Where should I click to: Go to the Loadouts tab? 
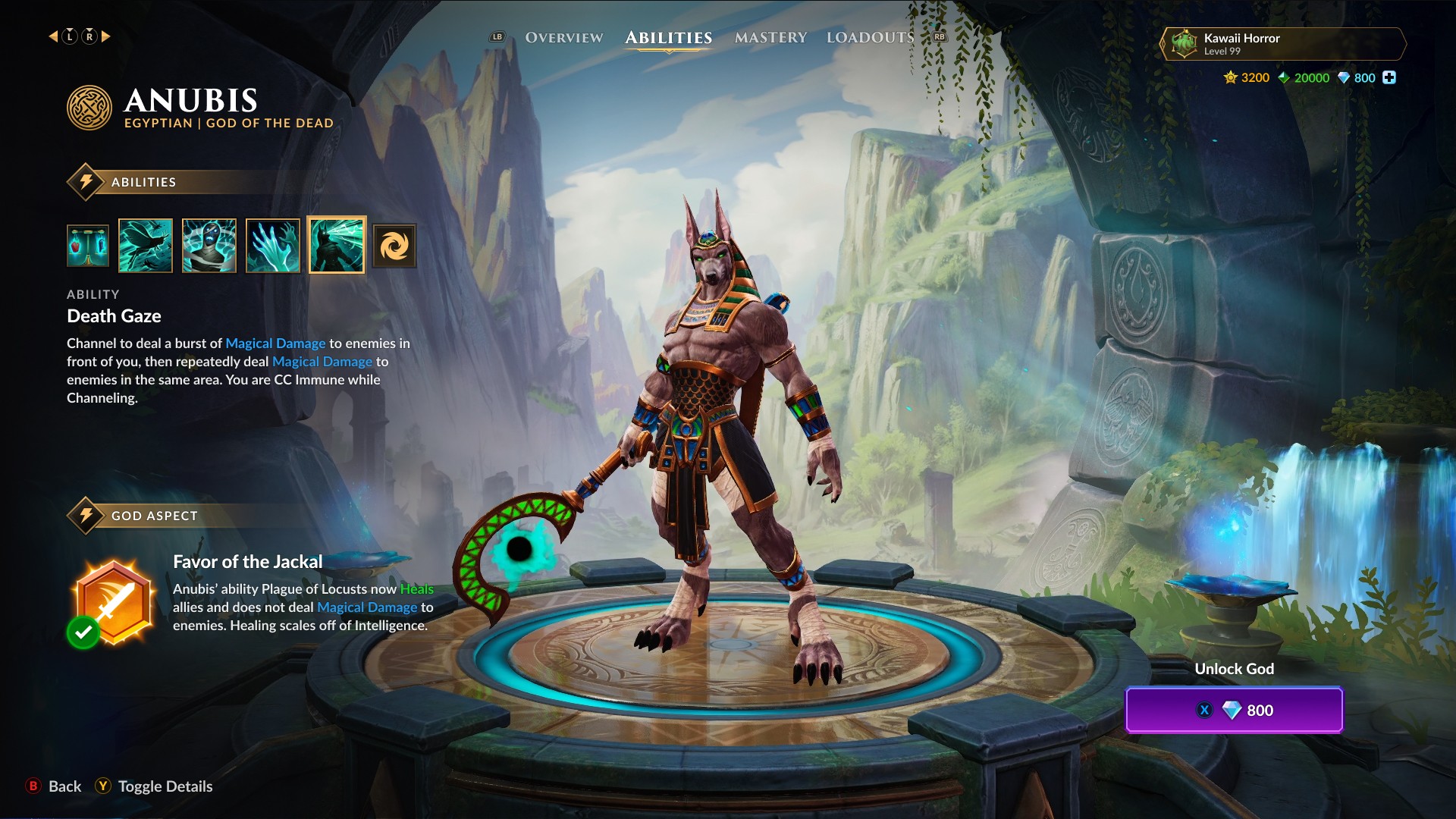coord(870,37)
